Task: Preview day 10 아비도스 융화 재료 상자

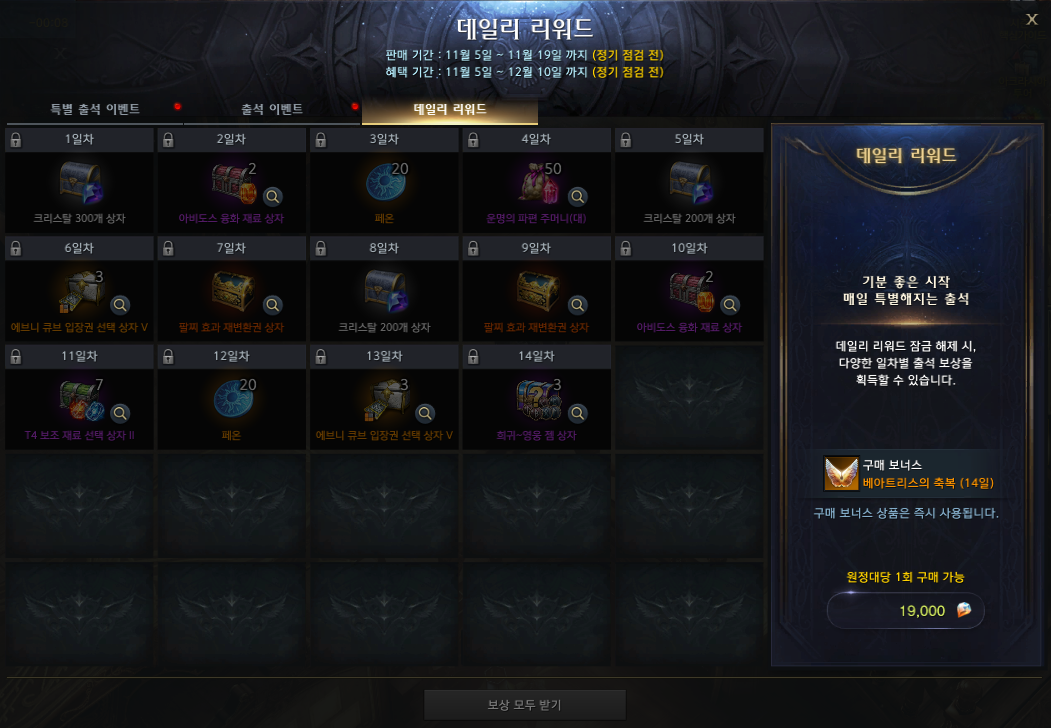Action: tap(730, 305)
